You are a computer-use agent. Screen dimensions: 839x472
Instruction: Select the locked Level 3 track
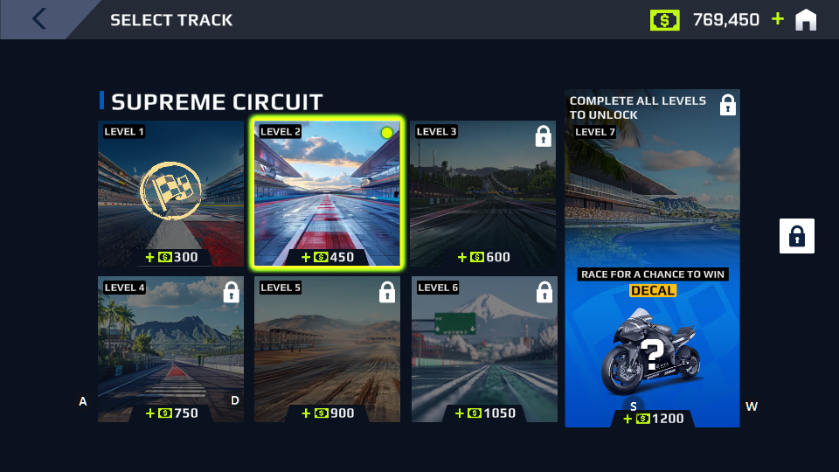click(484, 194)
